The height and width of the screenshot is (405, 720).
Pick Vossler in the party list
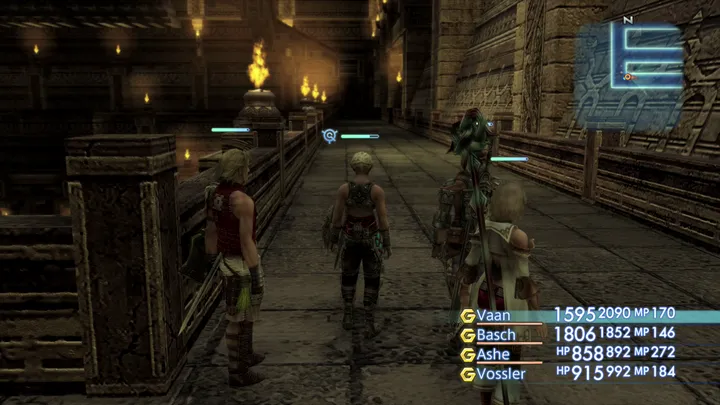point(500,373)
